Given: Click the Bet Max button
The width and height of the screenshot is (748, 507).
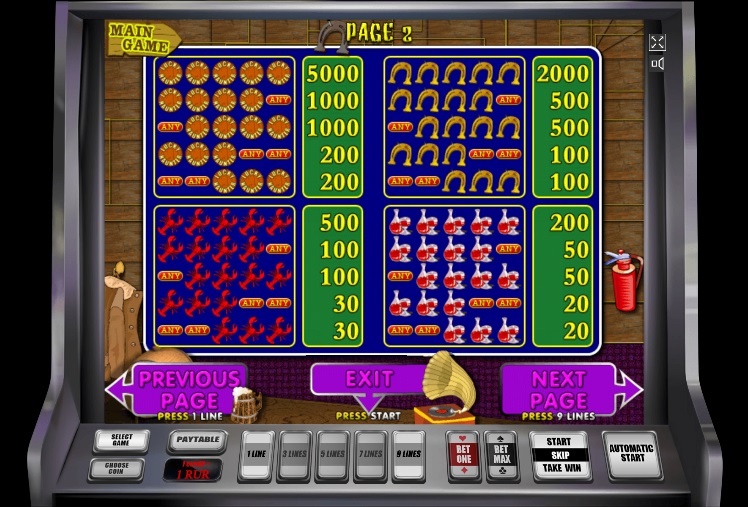Looking at the screenshot, I should point(501,455).
